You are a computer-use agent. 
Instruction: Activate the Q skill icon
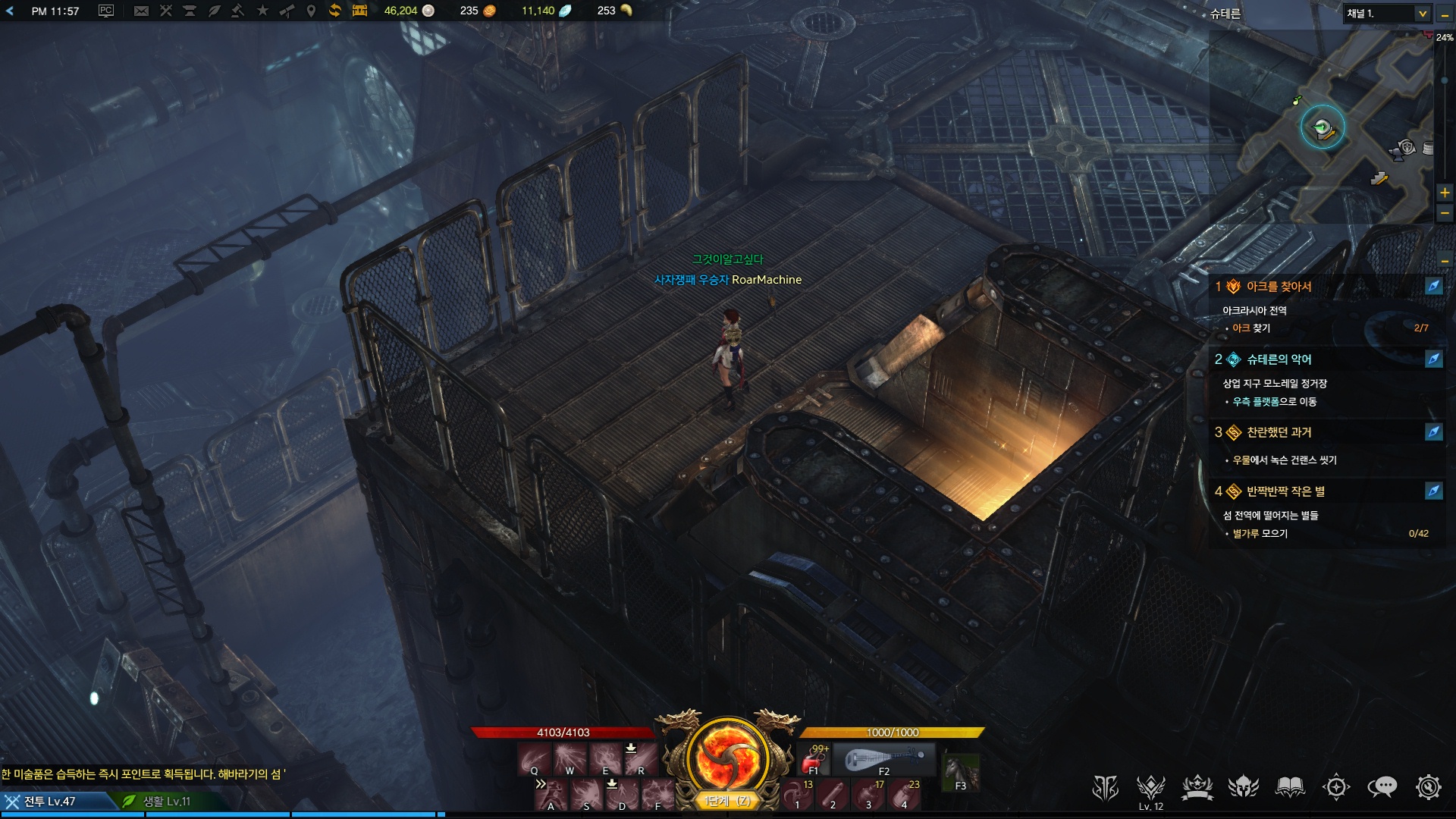(534, 759)
